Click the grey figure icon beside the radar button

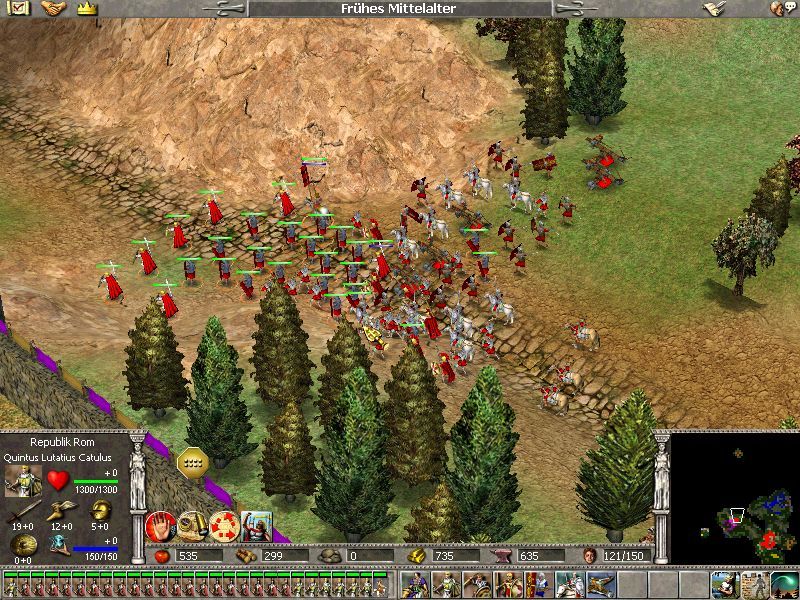[755, 584]
